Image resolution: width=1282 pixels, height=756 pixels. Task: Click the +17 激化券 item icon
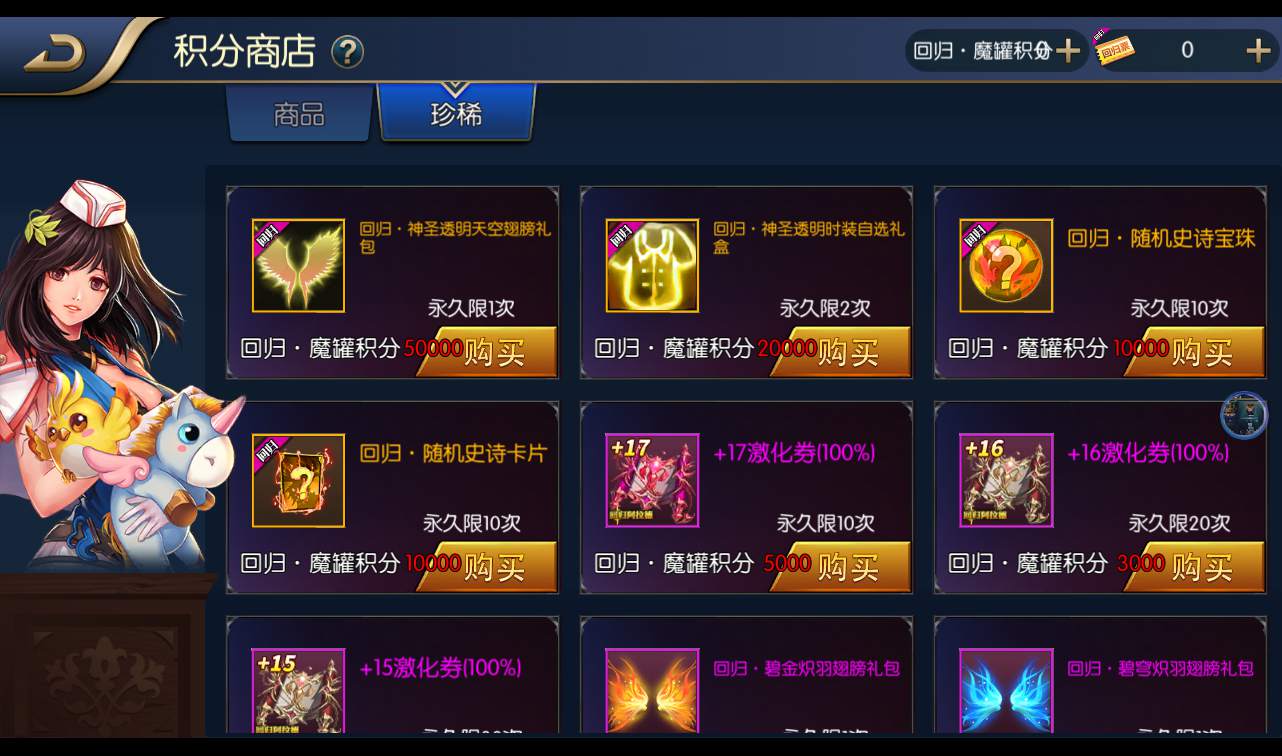click(651, 480)
